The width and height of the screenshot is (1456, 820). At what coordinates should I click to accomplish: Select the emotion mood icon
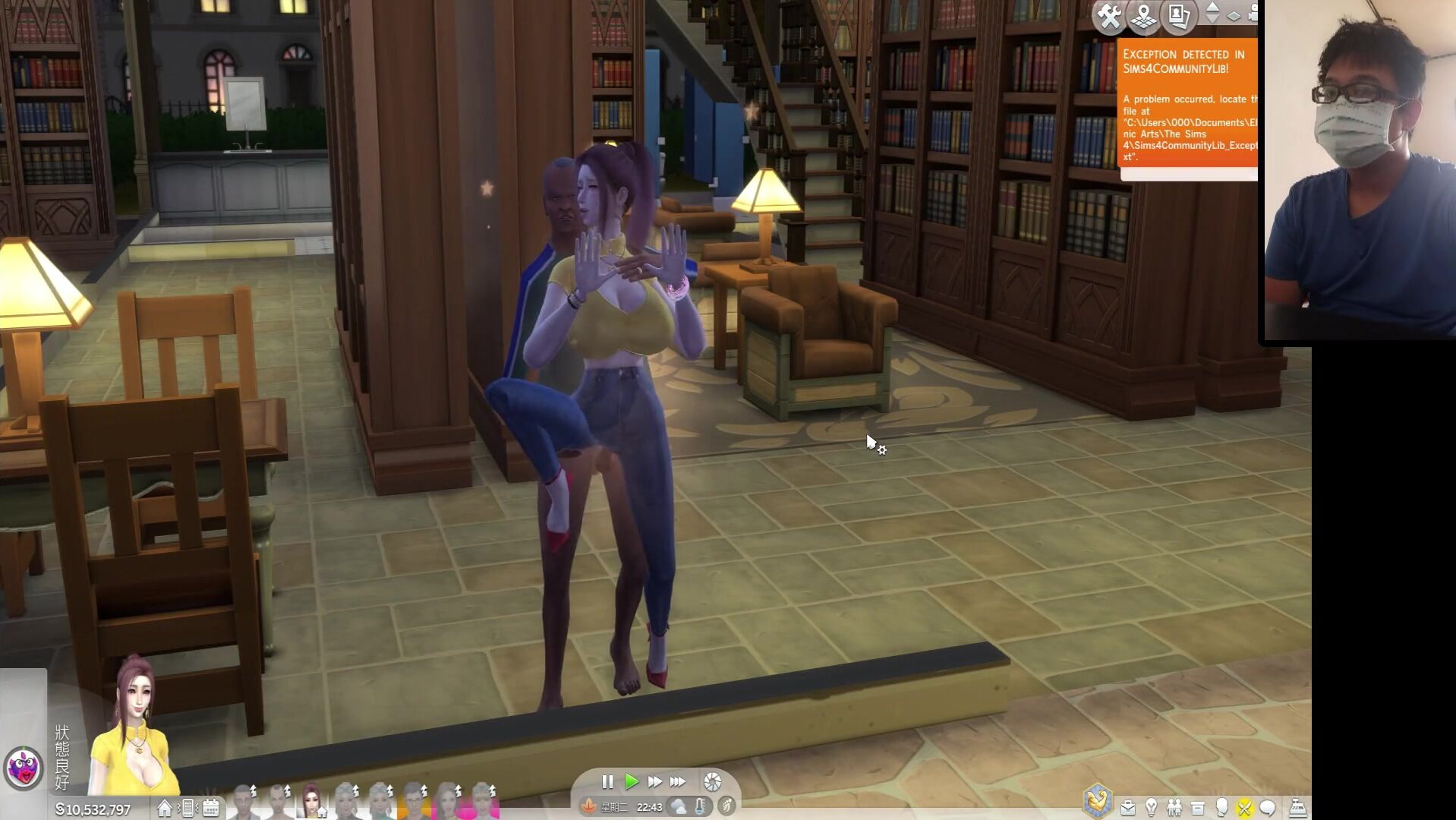(x=24, y=767)
